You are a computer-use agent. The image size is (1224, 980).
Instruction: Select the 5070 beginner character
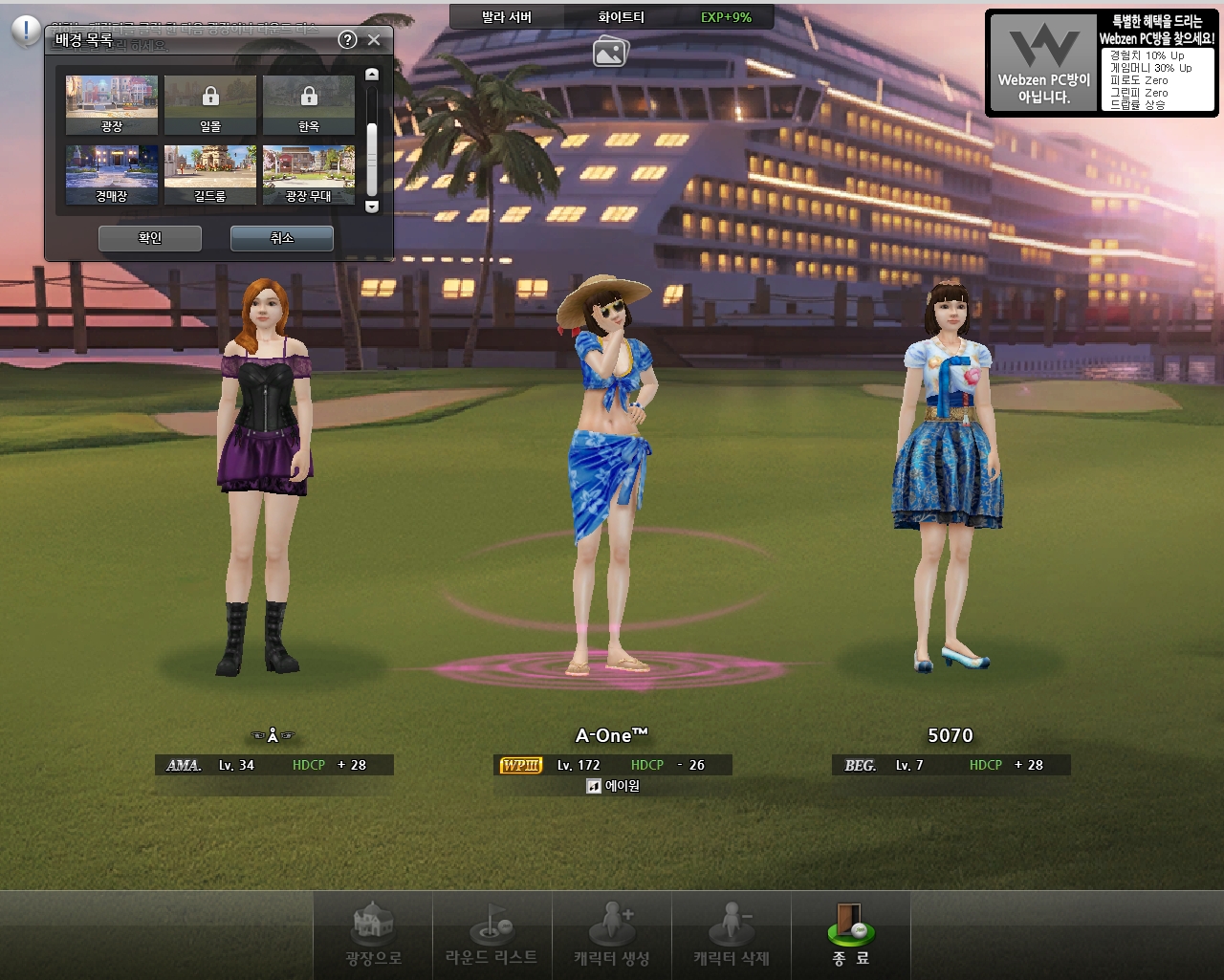pos(949,478)
